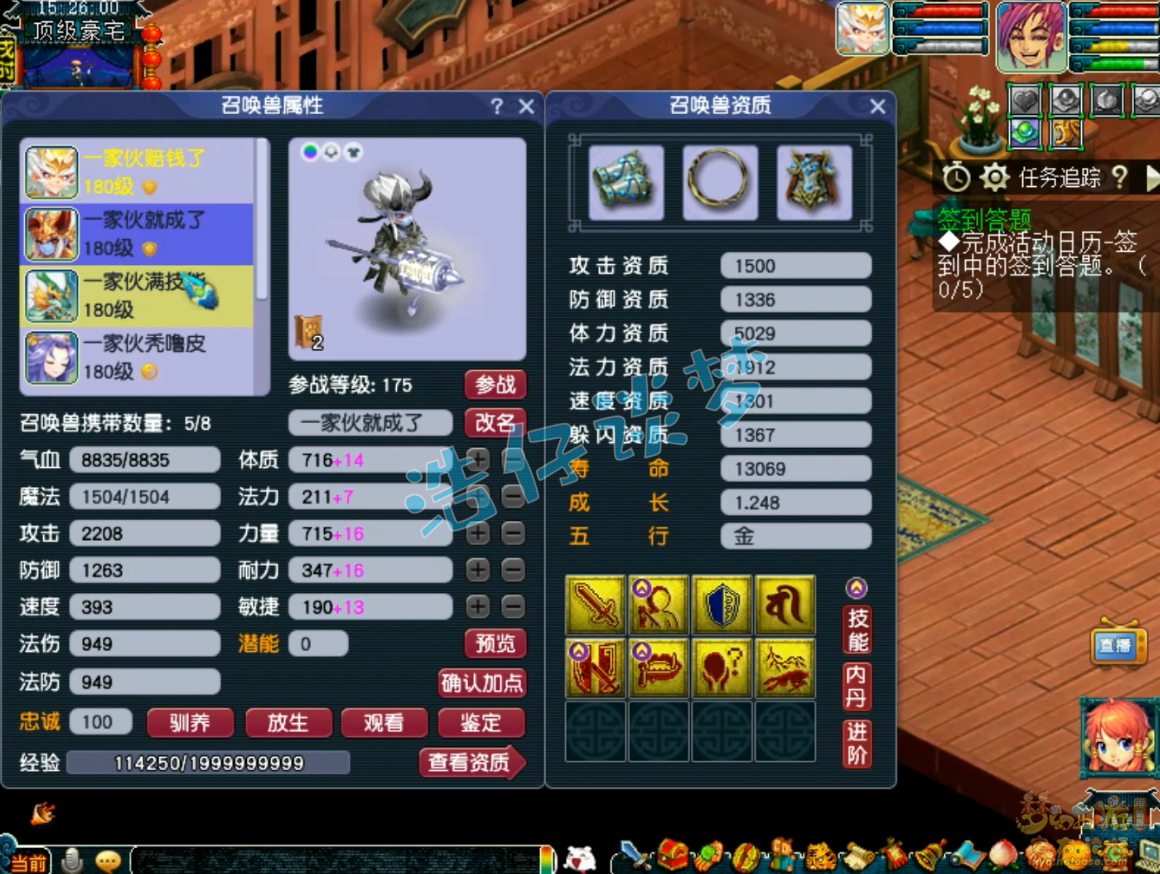Click the 观看 view button
Viewport: 1160px width, 874px height.
[x=384, y=722]
